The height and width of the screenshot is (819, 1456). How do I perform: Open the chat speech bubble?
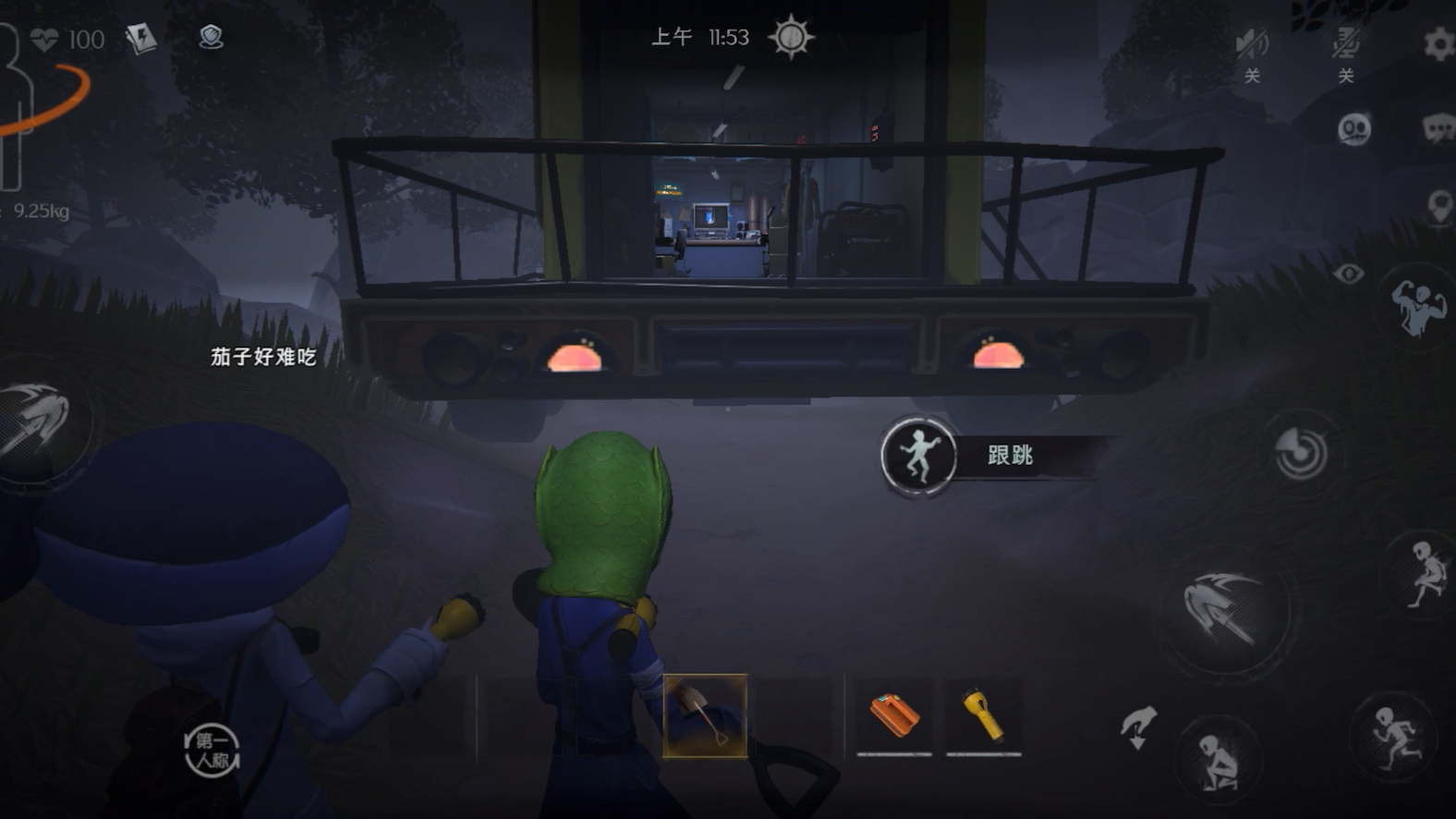pos(1438,129)
